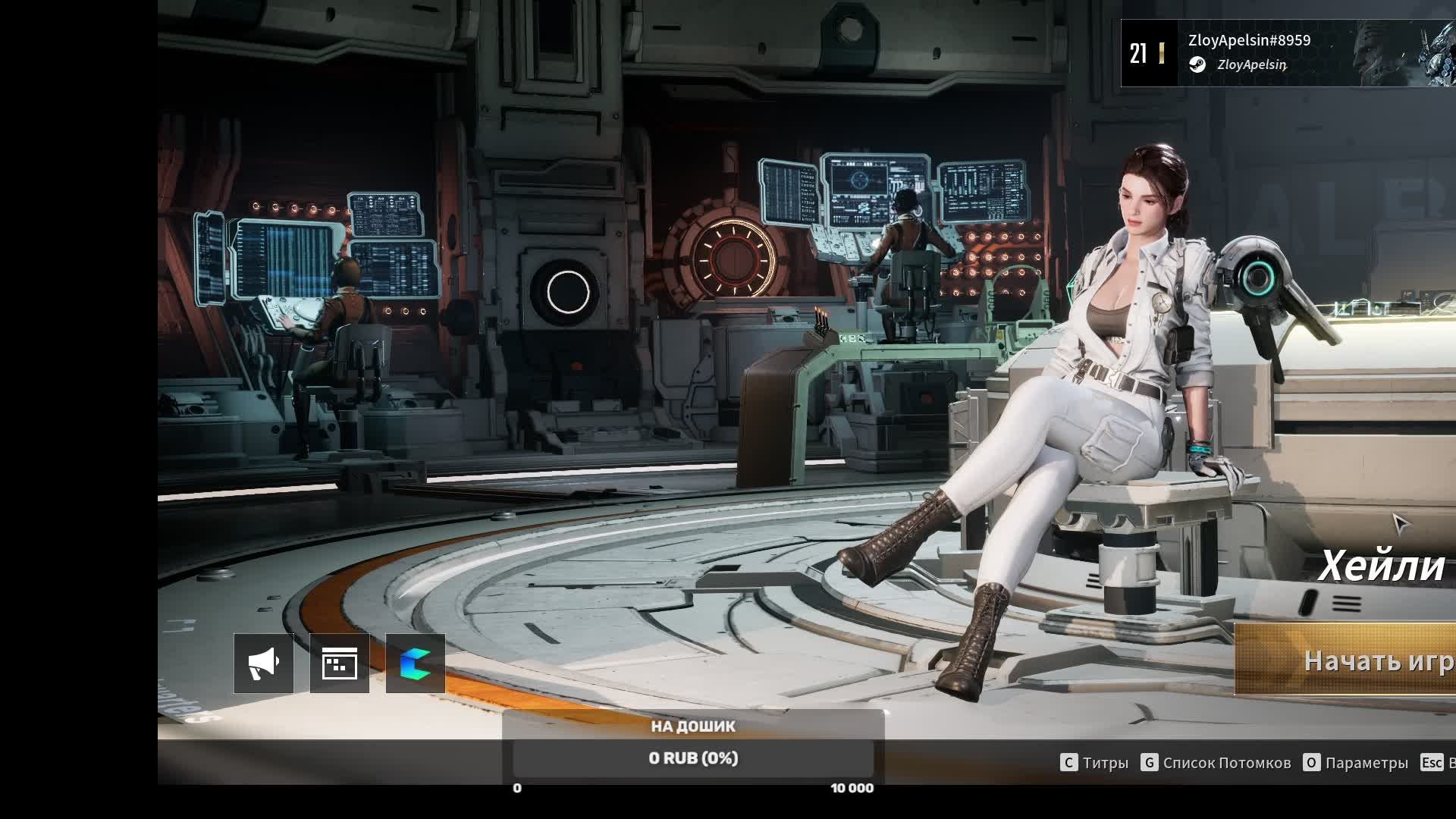Click the megaphone announcements icon
Screen dimensions: 1456x819
point(264,664)
